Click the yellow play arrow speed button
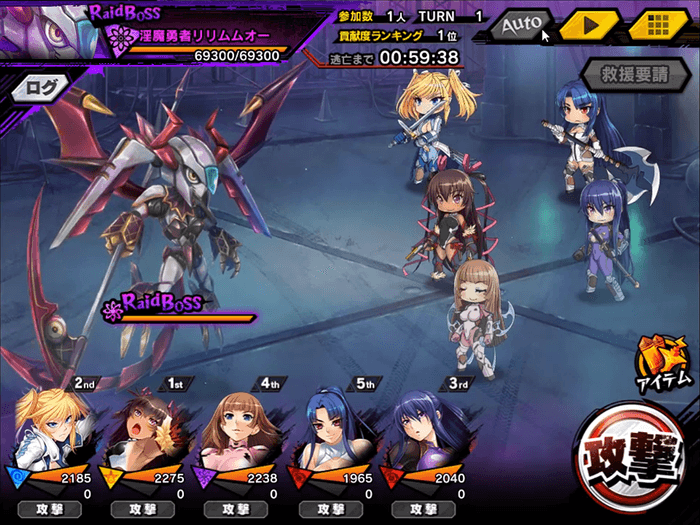 click(589, 24)
